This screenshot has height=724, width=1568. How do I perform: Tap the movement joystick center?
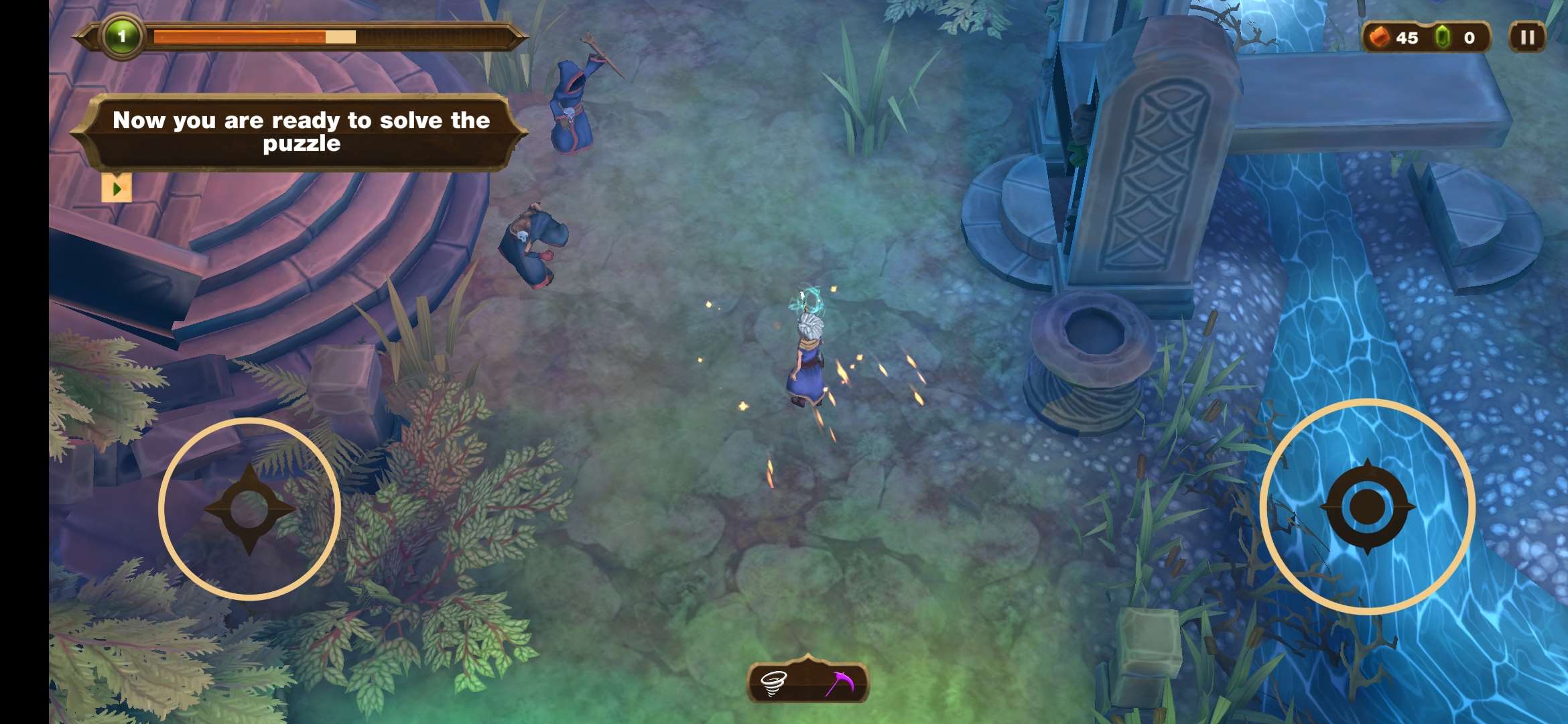coord(249,509)
